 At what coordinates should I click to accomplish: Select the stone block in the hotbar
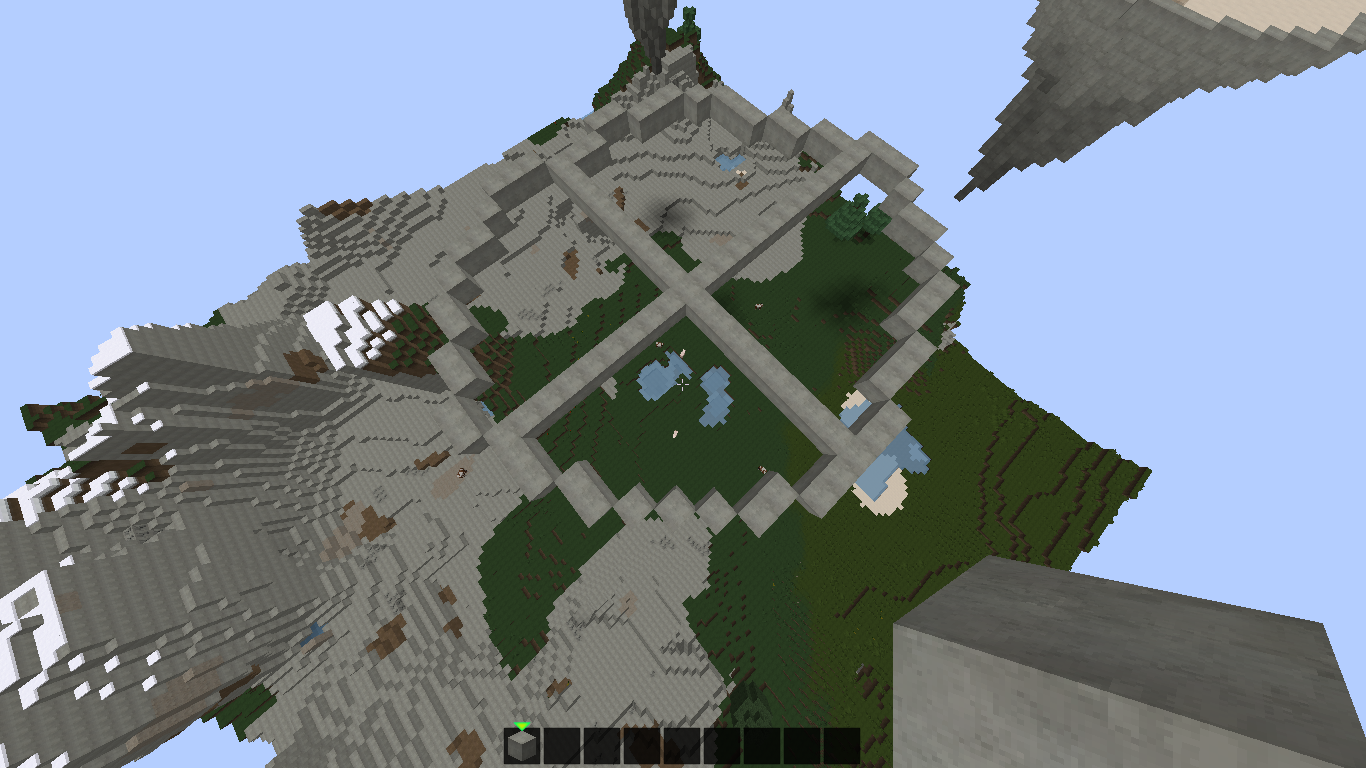(521, 745)
